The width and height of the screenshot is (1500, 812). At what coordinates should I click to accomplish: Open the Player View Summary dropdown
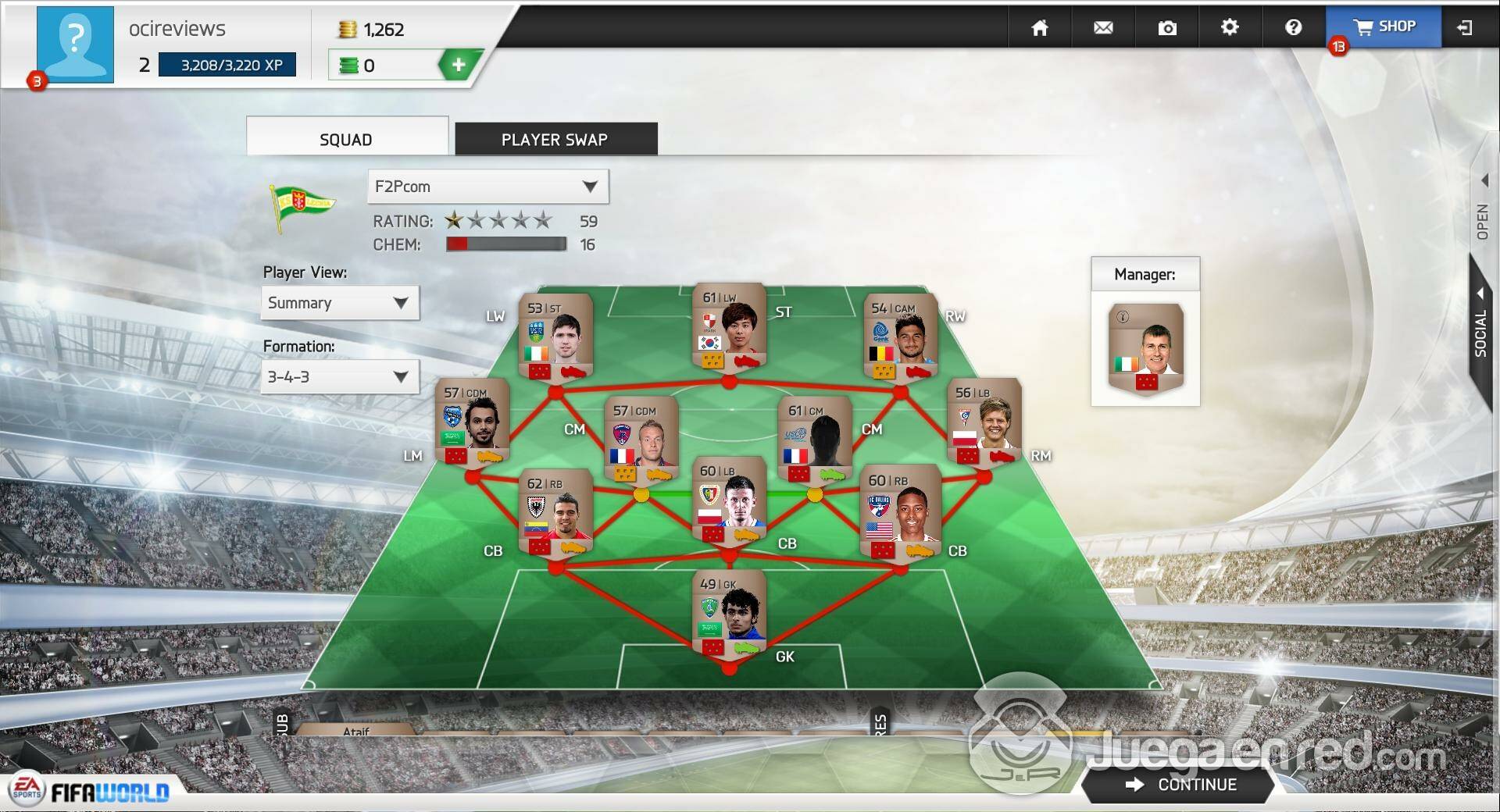pyautogui.click(x=339, y=303)
